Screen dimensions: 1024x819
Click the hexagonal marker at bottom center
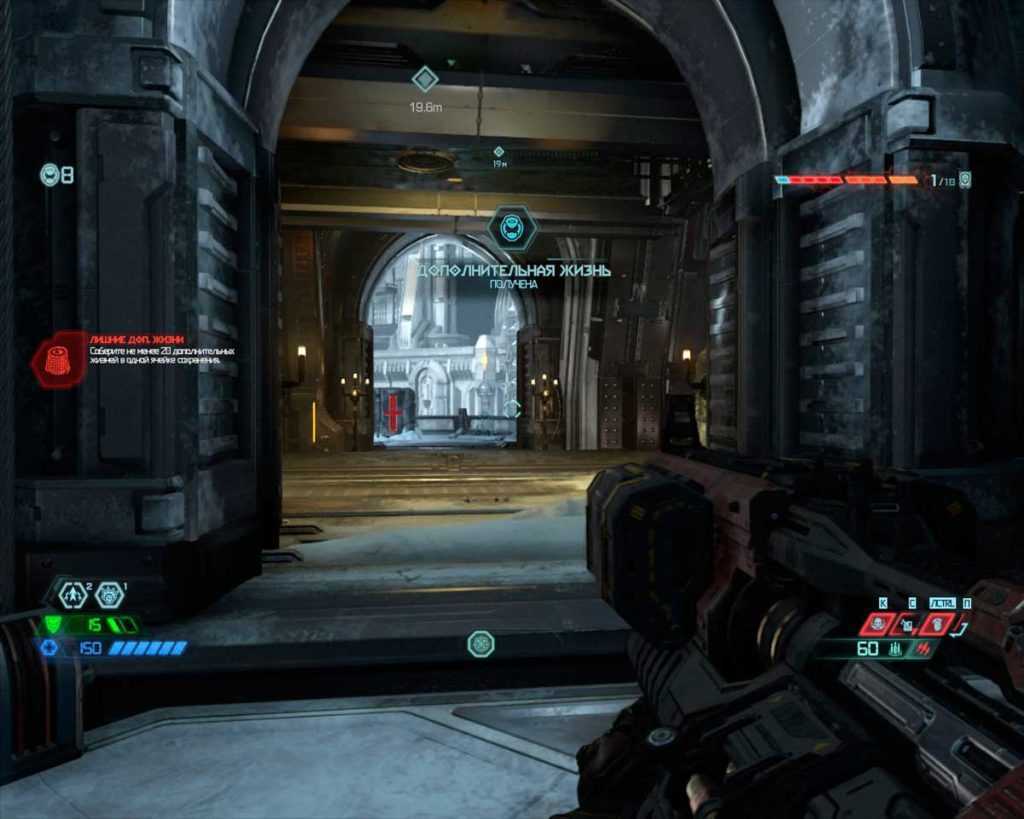[481, 643]
